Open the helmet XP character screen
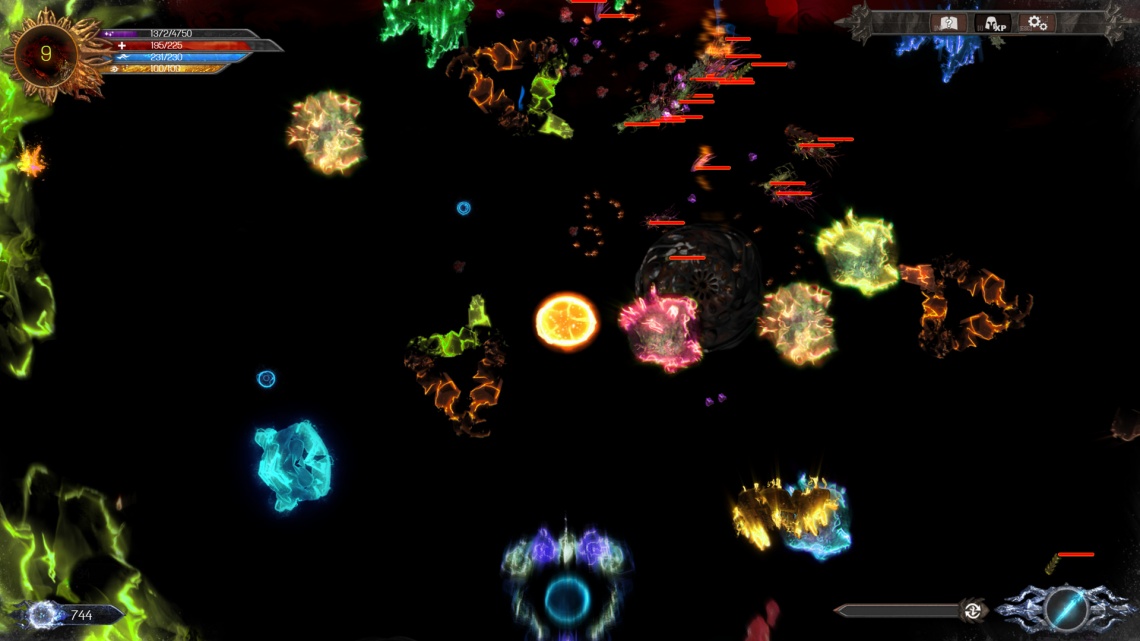Viewport: 1140px width, 641px height. click(x=992, y=23)
